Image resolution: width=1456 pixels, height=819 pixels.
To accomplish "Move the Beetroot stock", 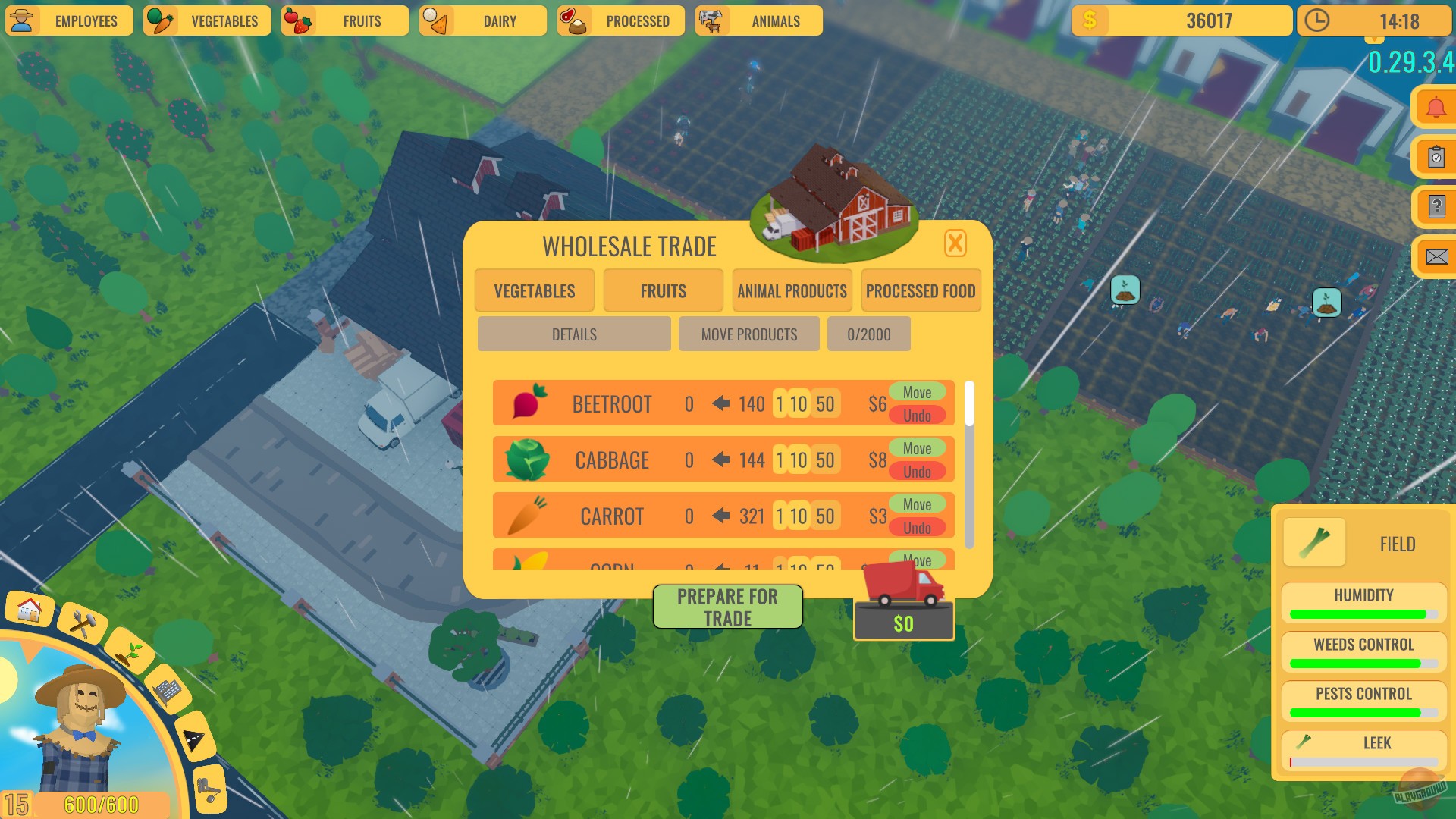I will tap(918, 392).
